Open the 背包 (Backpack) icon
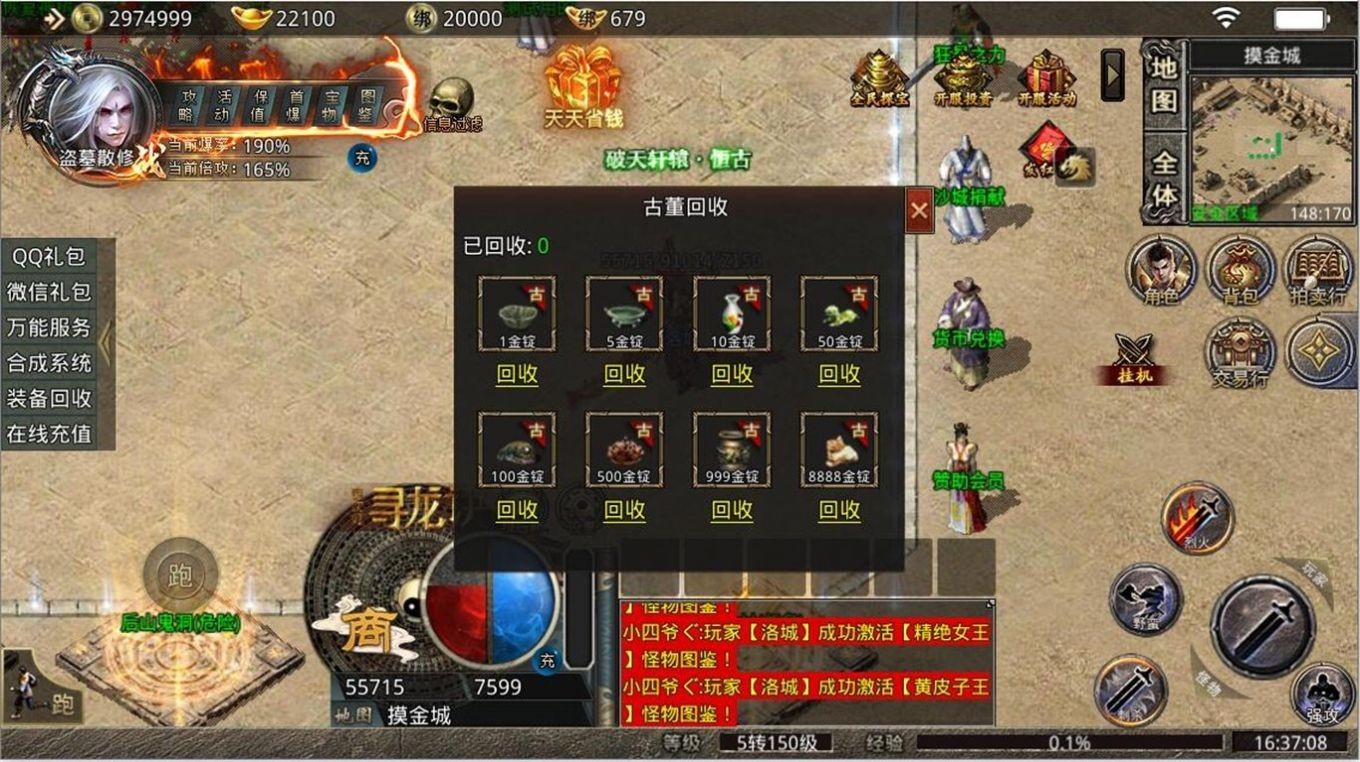 coord(1240,269)
